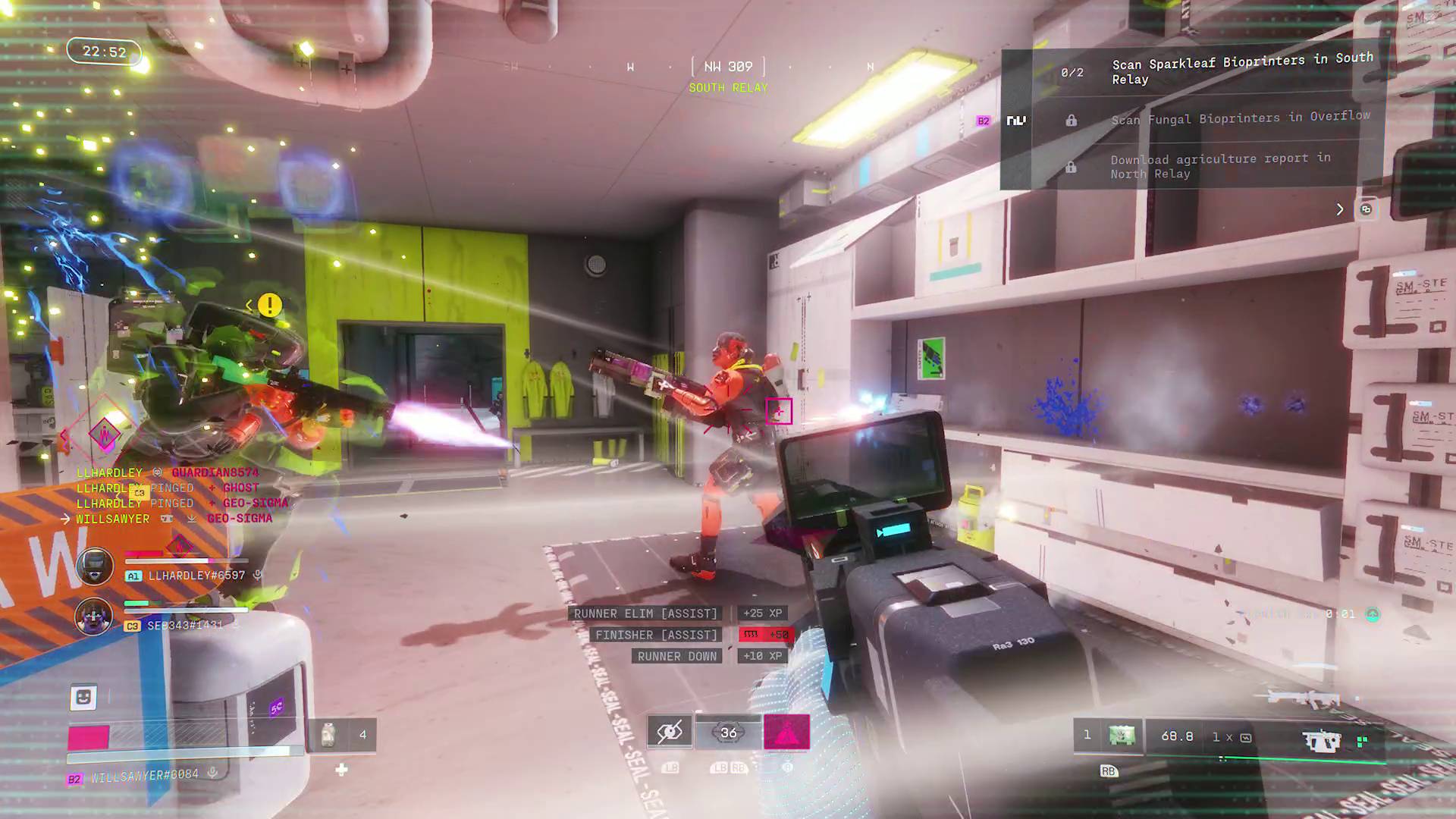Expand the objectives panel via right chevron

(1339, 209)
